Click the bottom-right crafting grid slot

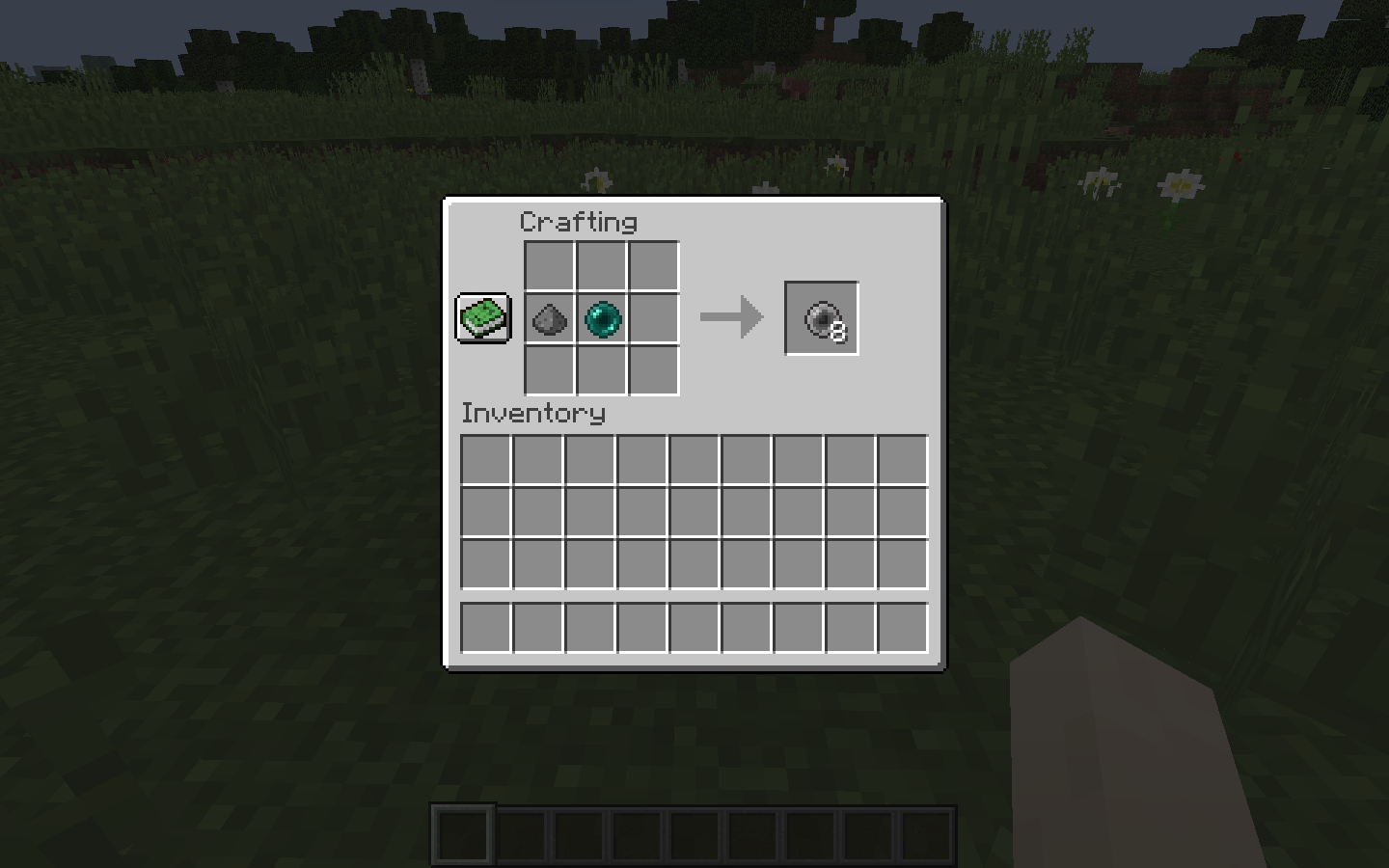653,371
